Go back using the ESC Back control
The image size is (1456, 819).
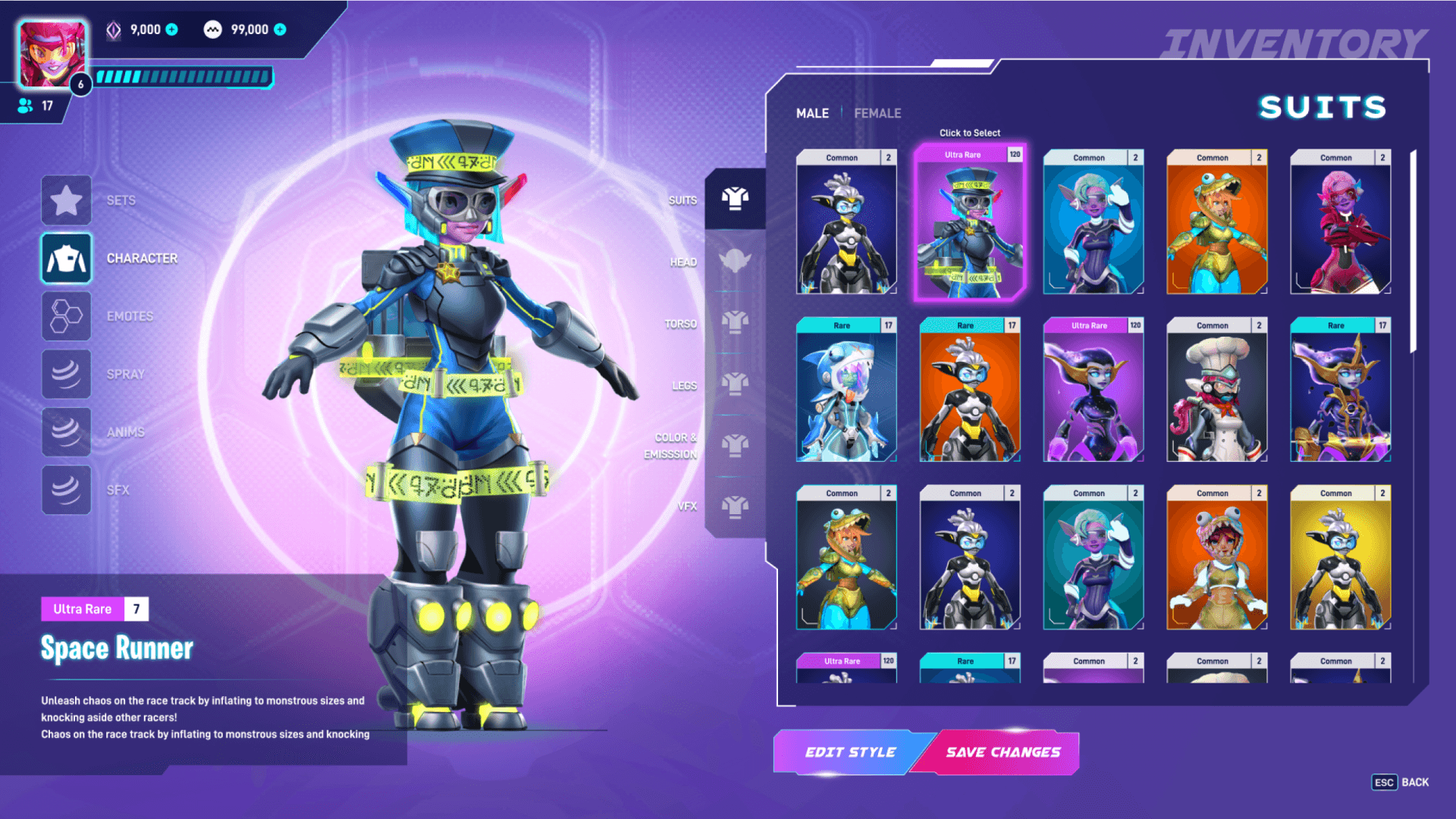coord(1399,782)
